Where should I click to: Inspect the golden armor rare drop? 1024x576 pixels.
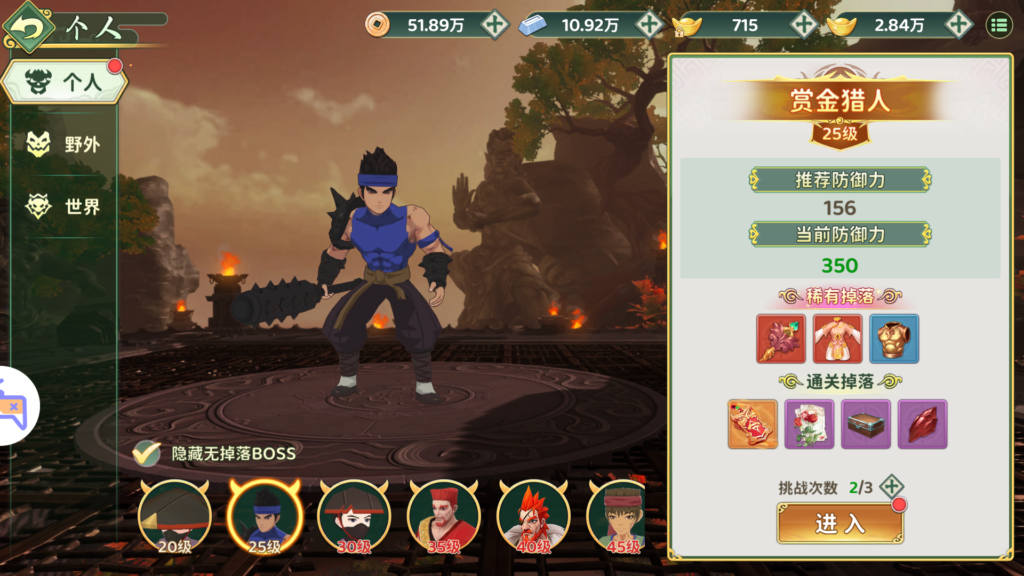tap(893, 339)
